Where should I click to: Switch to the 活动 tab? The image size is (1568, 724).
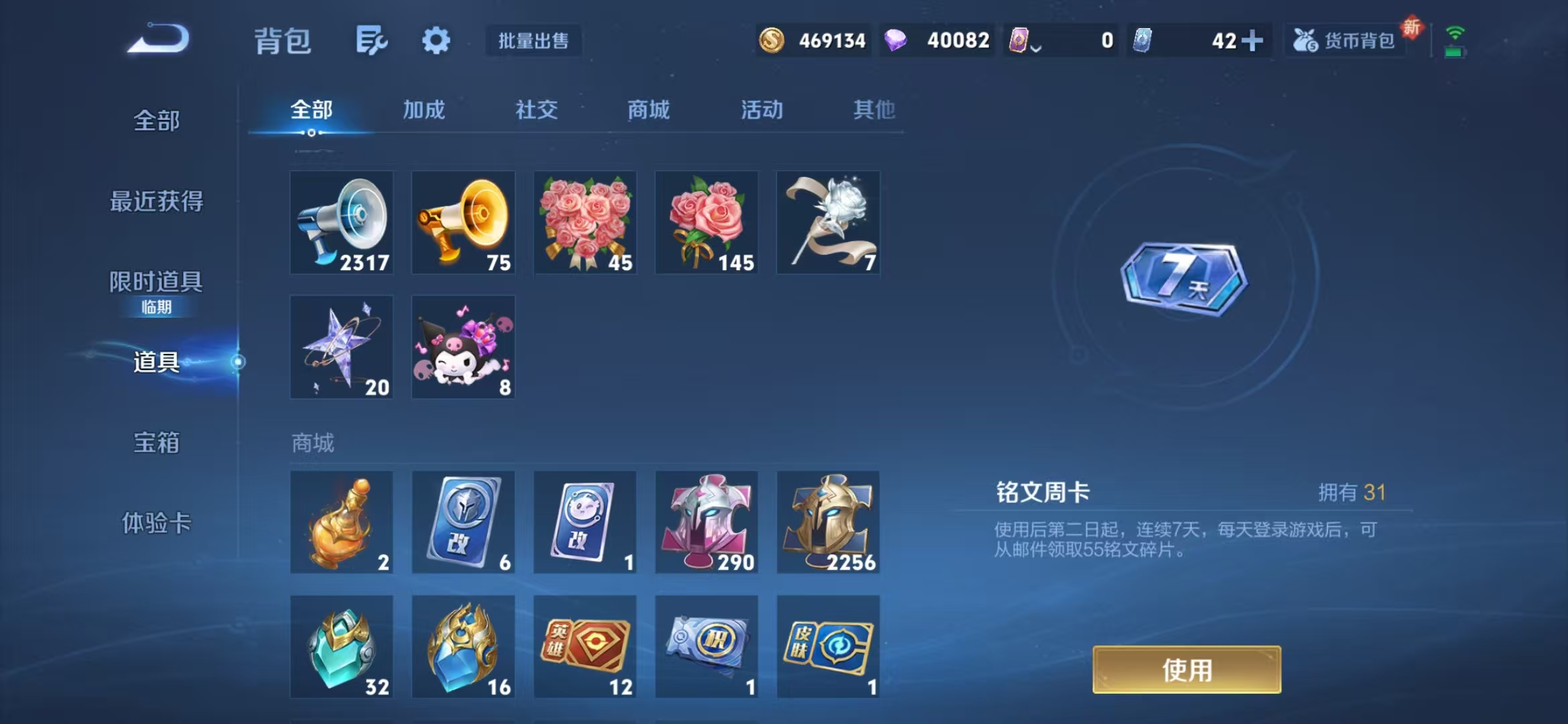(763, 111)
